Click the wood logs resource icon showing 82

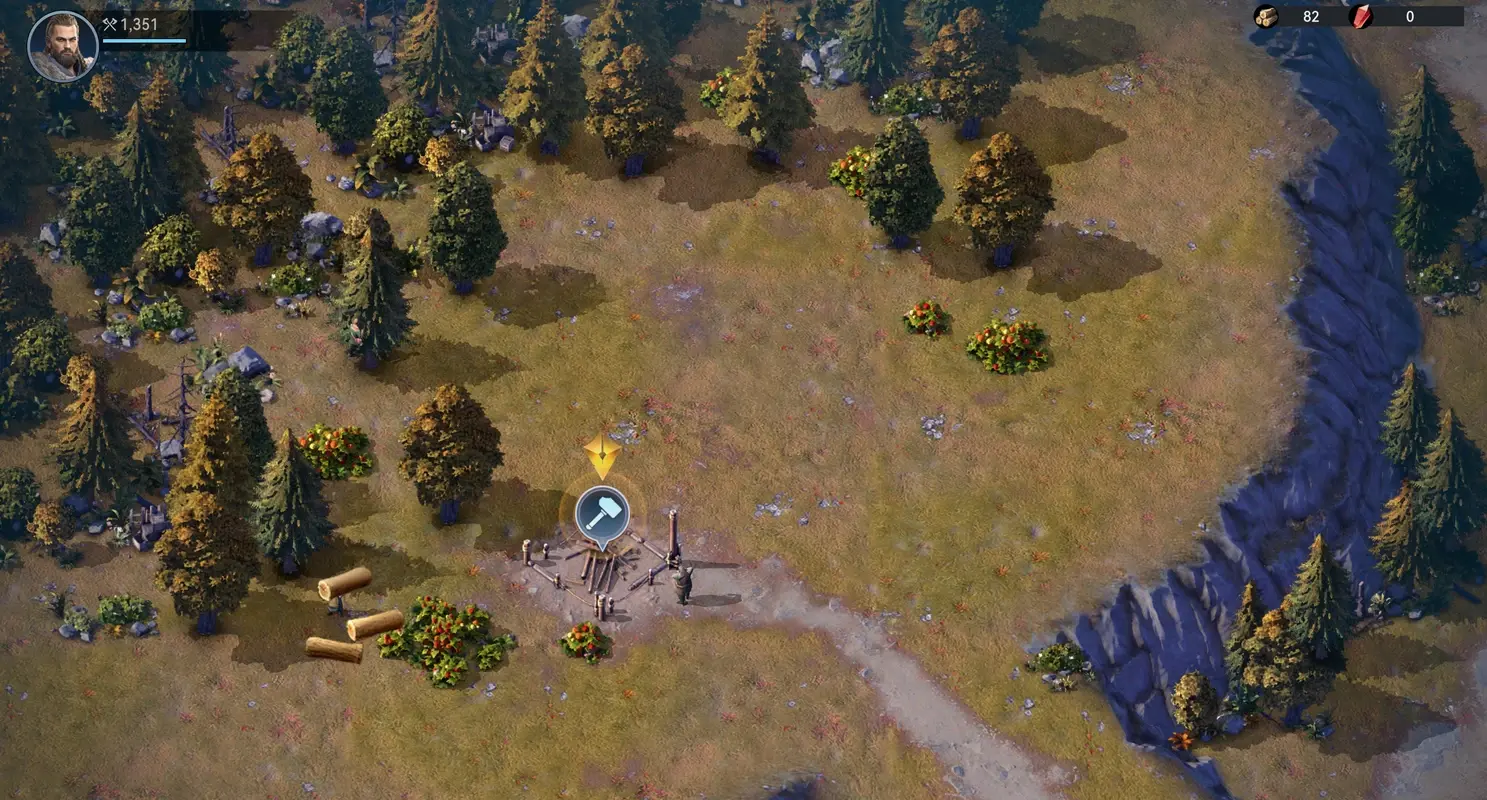pyautogui.click(x=1268, y=16)
